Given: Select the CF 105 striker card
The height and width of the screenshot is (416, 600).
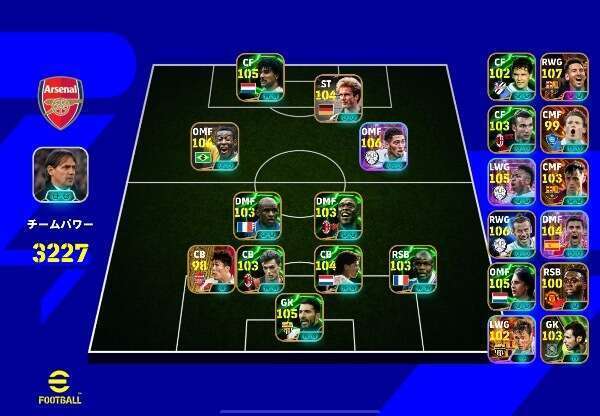Looking at the screenshot, I should click(x=260, y=77).
